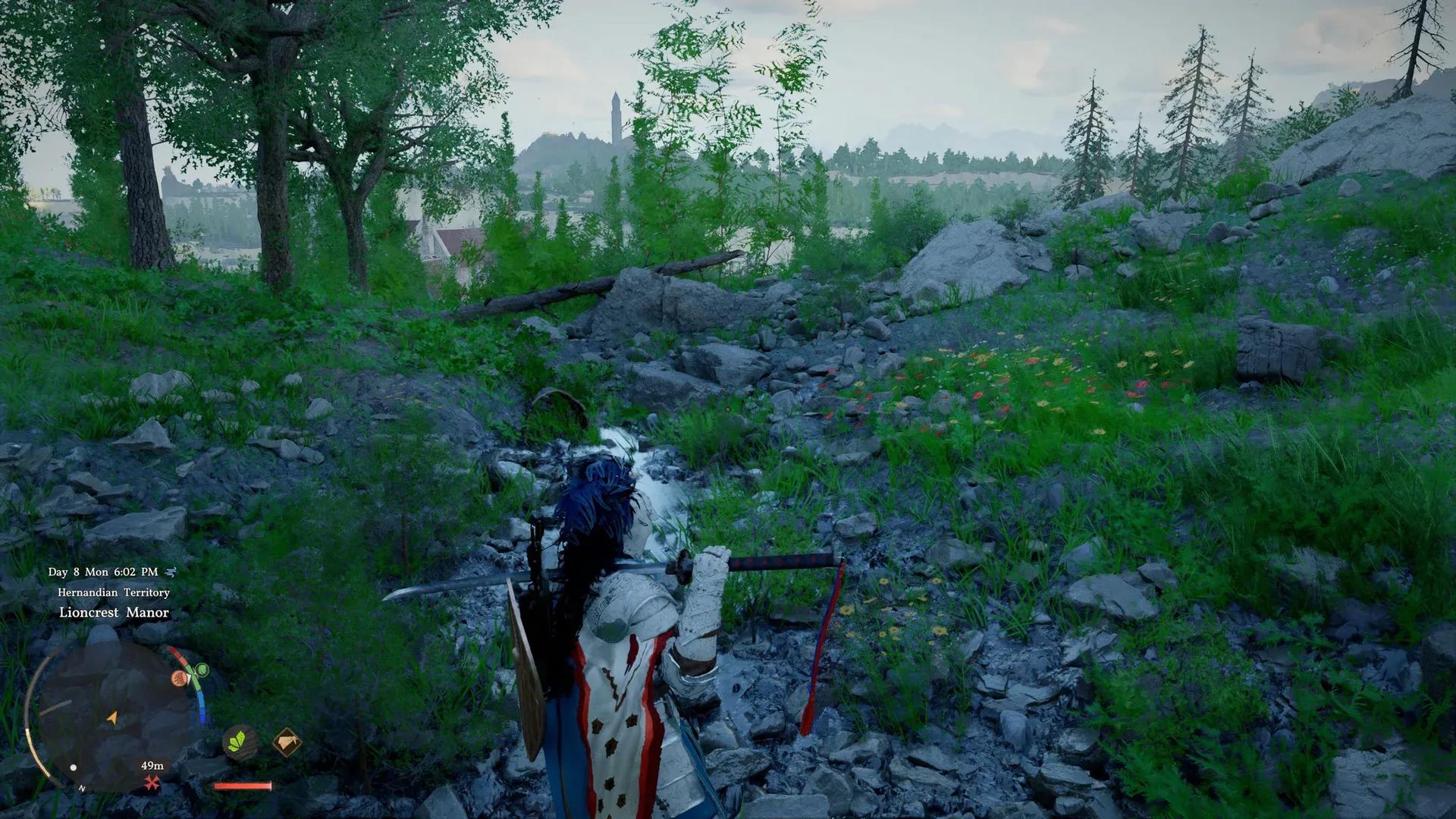Click the orange creature portrait on the minimap ring
1456x819 pixels.
coord(179,678)
